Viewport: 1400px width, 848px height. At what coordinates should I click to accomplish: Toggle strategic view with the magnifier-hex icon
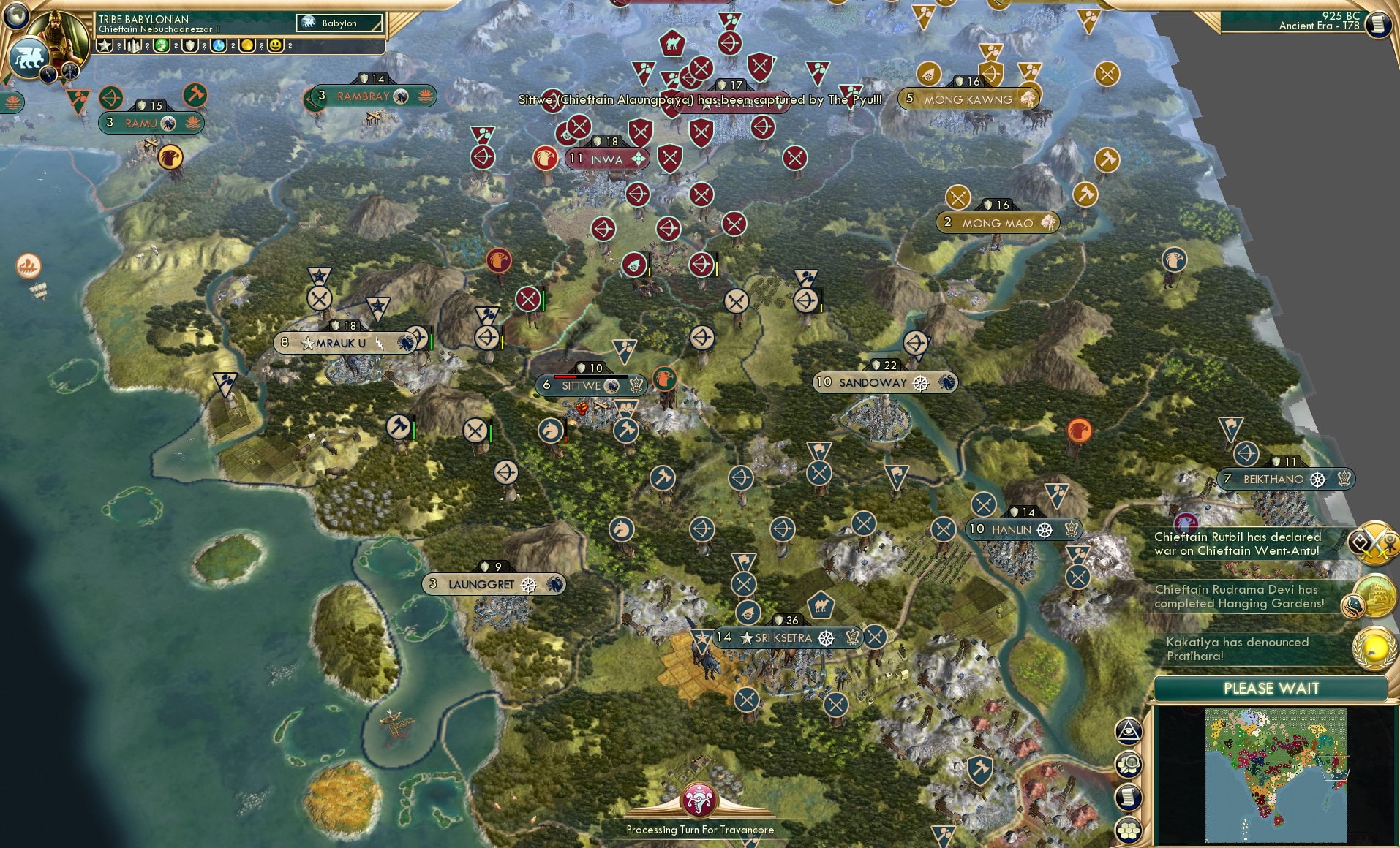[1129, 765]
